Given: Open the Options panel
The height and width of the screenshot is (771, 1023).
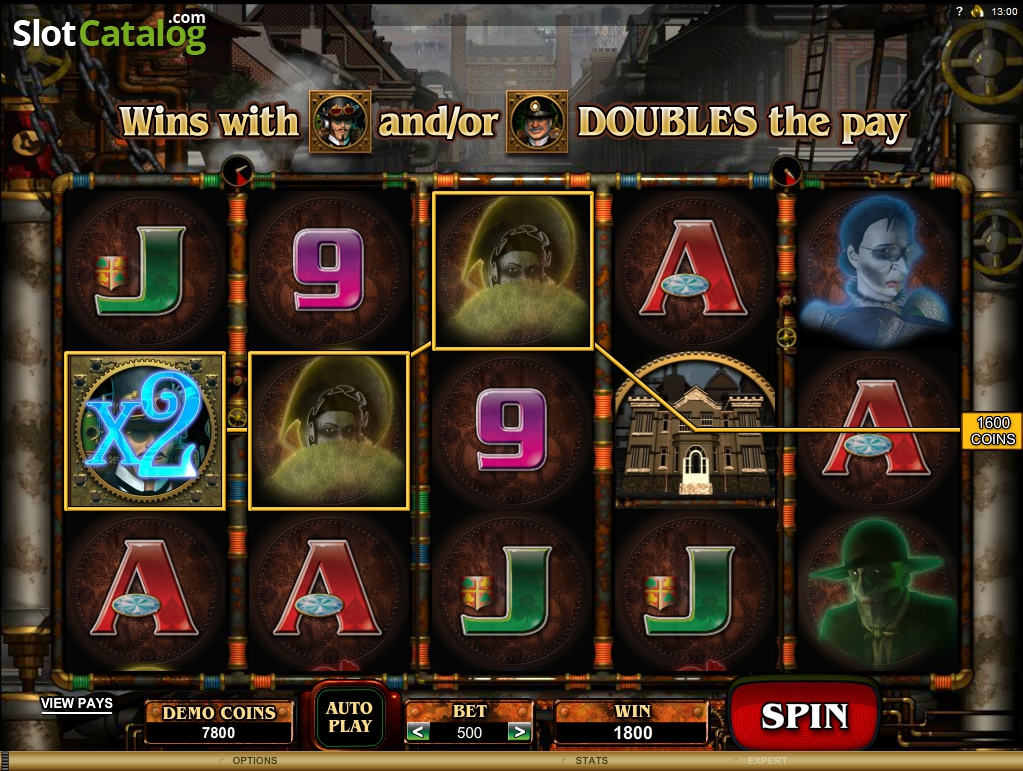Looking at the screenshot, I should pos(254,761).
